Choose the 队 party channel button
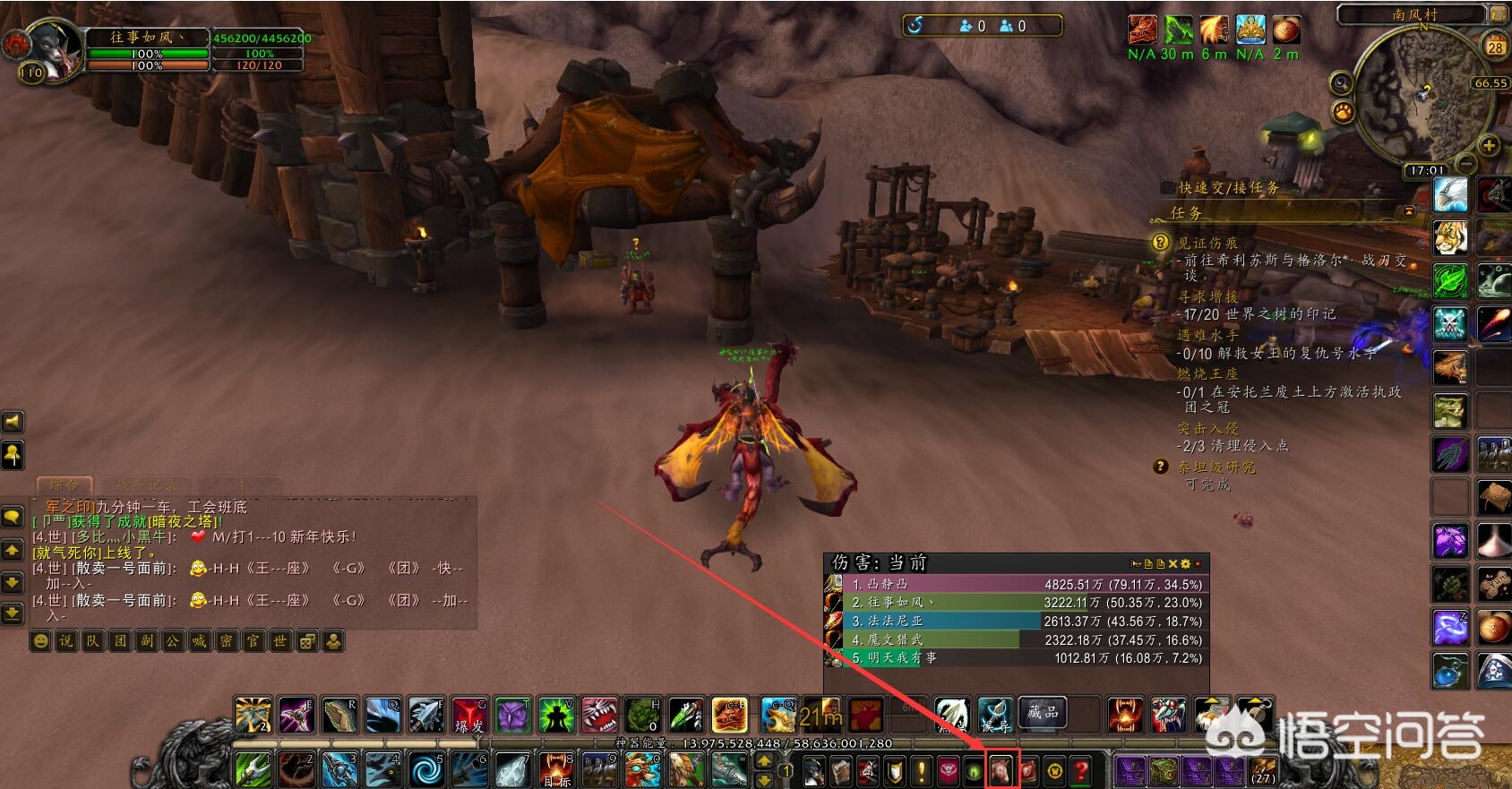This screenshot has height=789, width=1512. click(x=92, y=641)
